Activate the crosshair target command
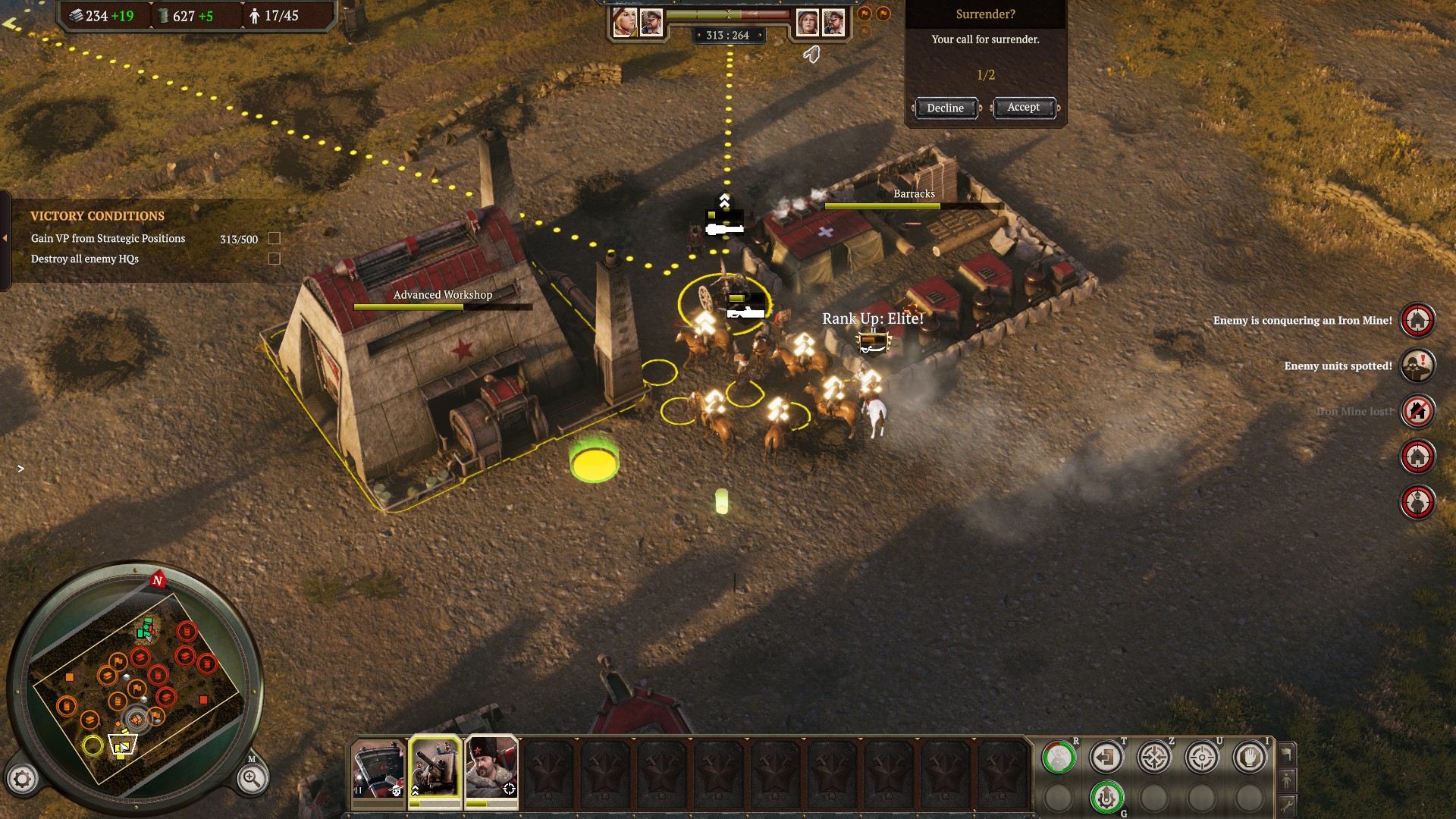This screenshot has width=1456, height=819. pyautogui.click(x=1201, y=757)
